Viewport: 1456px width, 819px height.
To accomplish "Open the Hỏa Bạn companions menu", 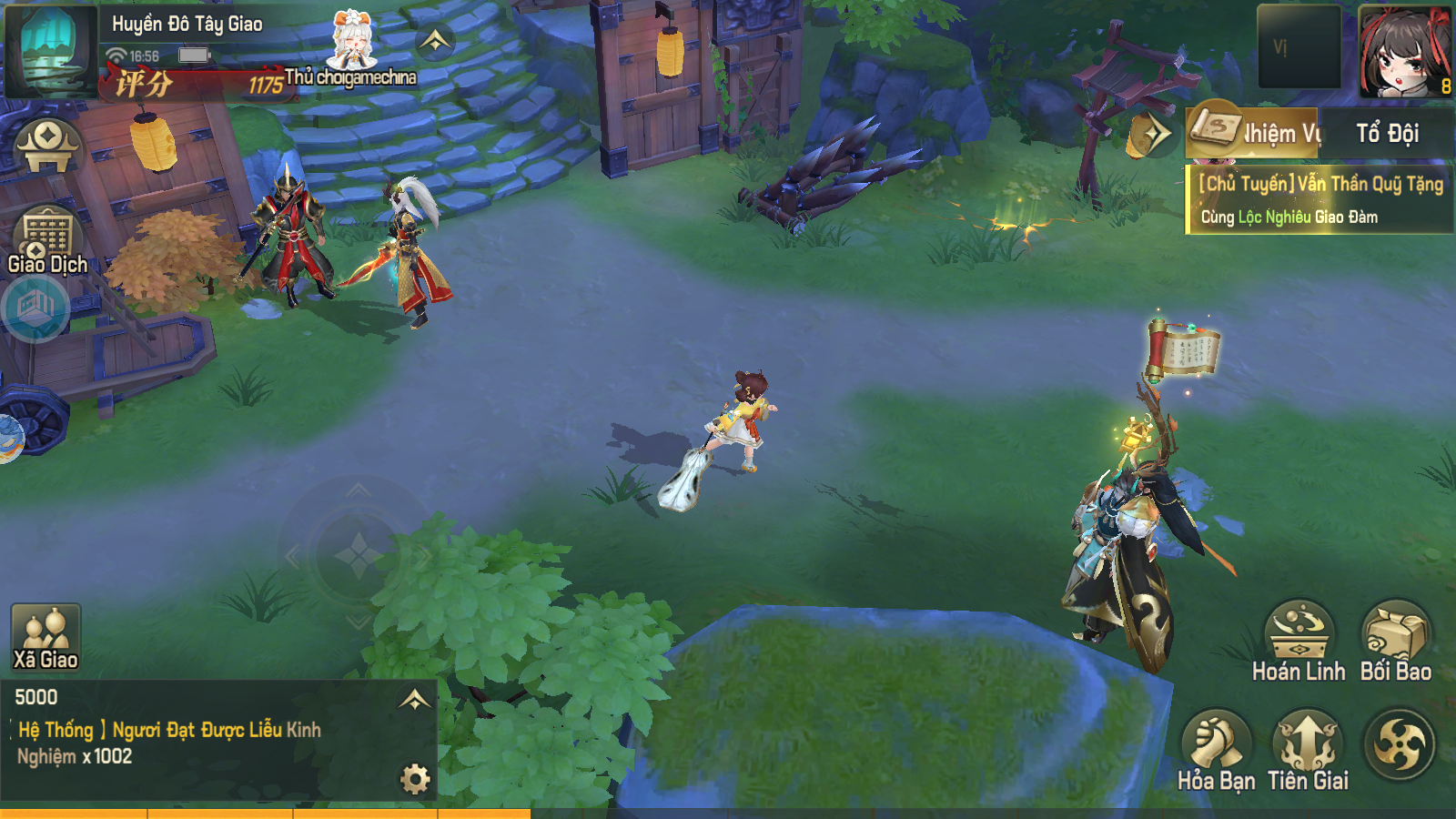I will pos(1216,749).
